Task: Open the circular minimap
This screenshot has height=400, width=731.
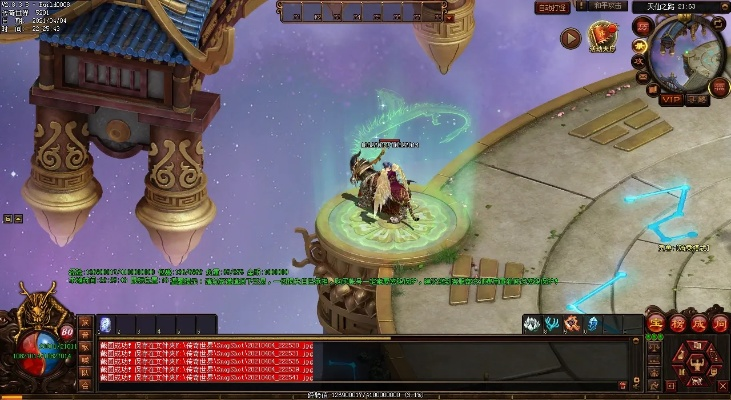Action: 686,54
